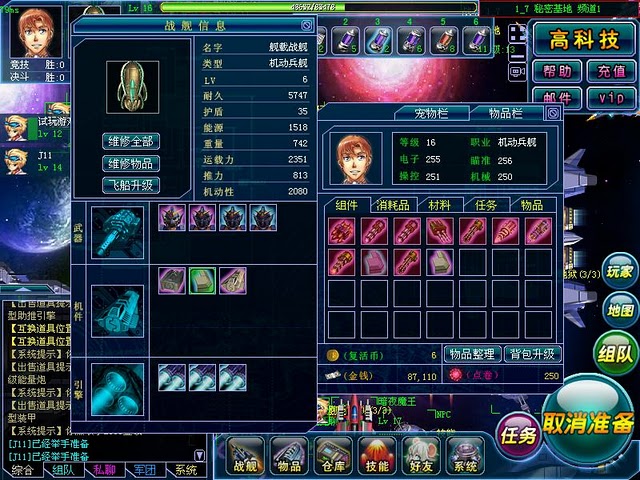Open the 材料 materials tab
Screen dimensions: 640x480
439,204
